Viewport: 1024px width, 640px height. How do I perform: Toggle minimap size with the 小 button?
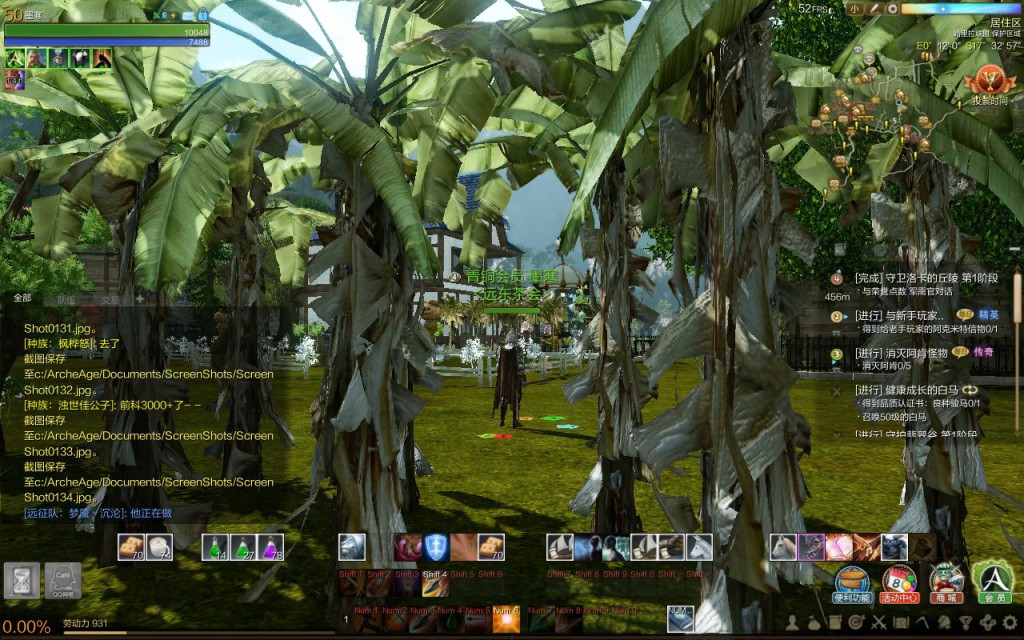point(855,8)
